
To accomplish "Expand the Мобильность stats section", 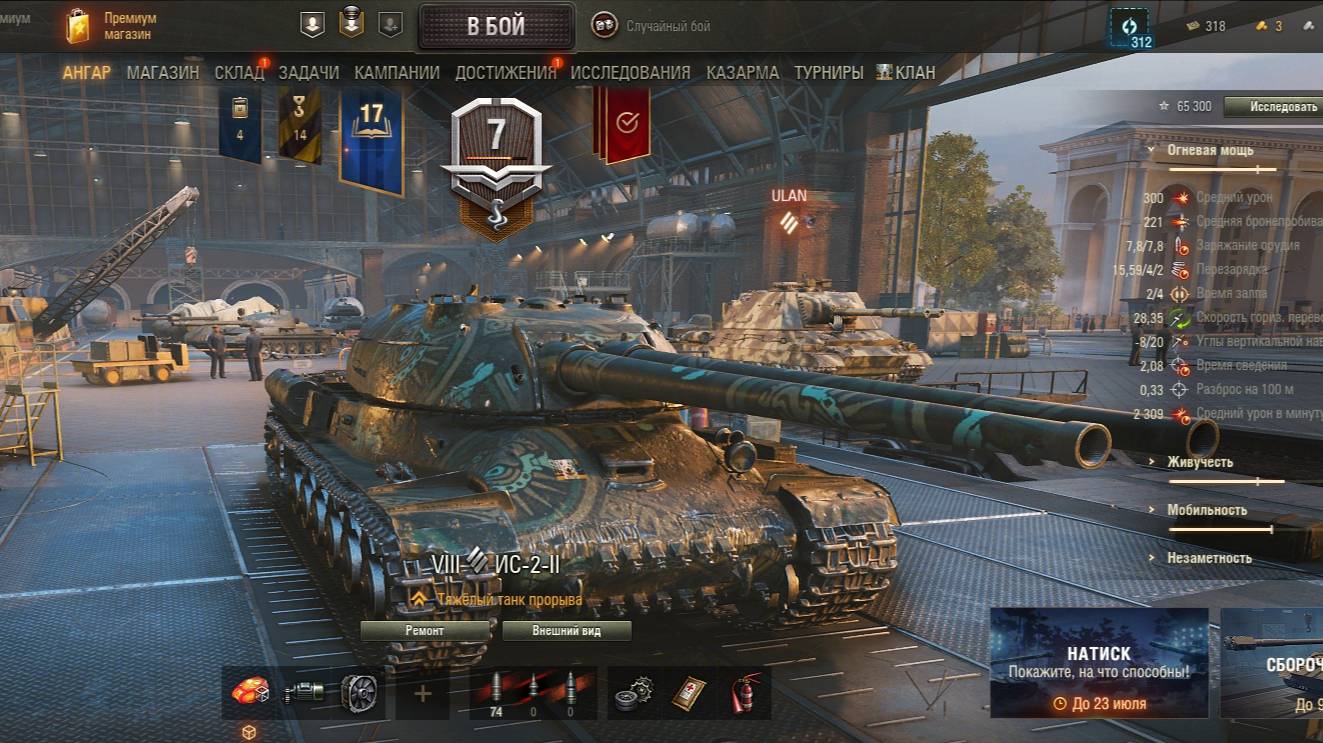I will tap(1206, 510).
